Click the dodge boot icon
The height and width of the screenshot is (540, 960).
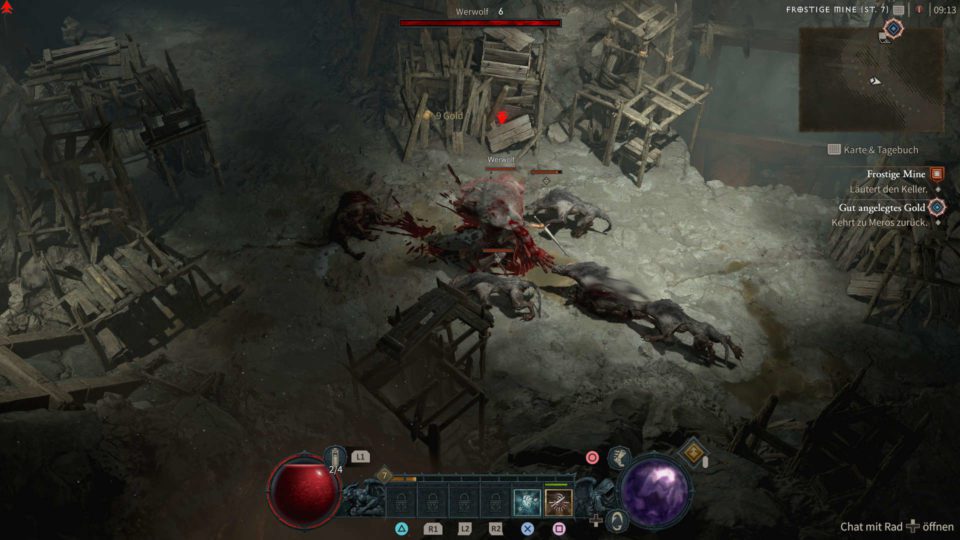point(619,458)
